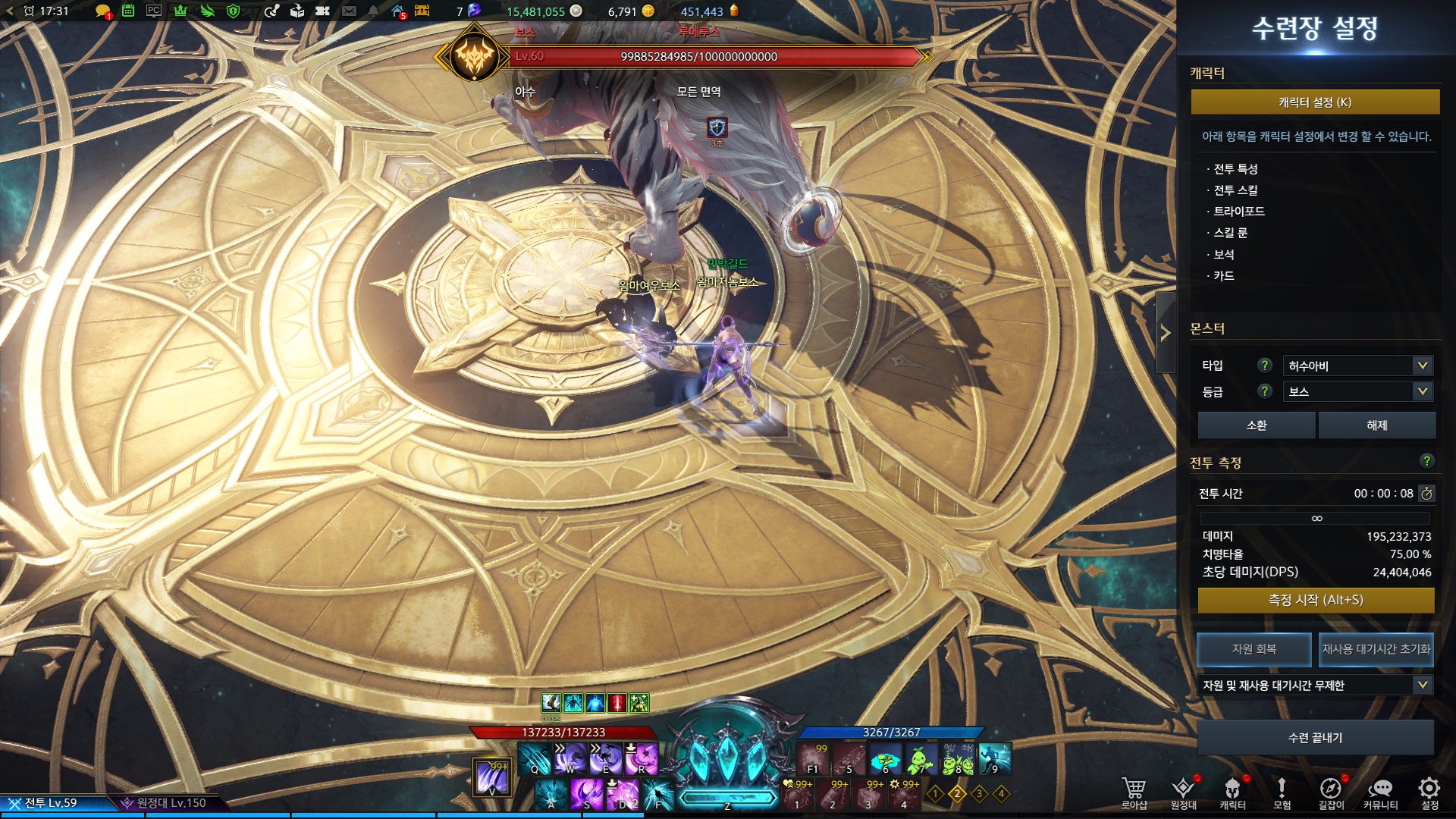Open the 길잡이 guide compass menu
Image resolution: width=1456 pixels, height=819 pixels.
(x=1330, y=792)
